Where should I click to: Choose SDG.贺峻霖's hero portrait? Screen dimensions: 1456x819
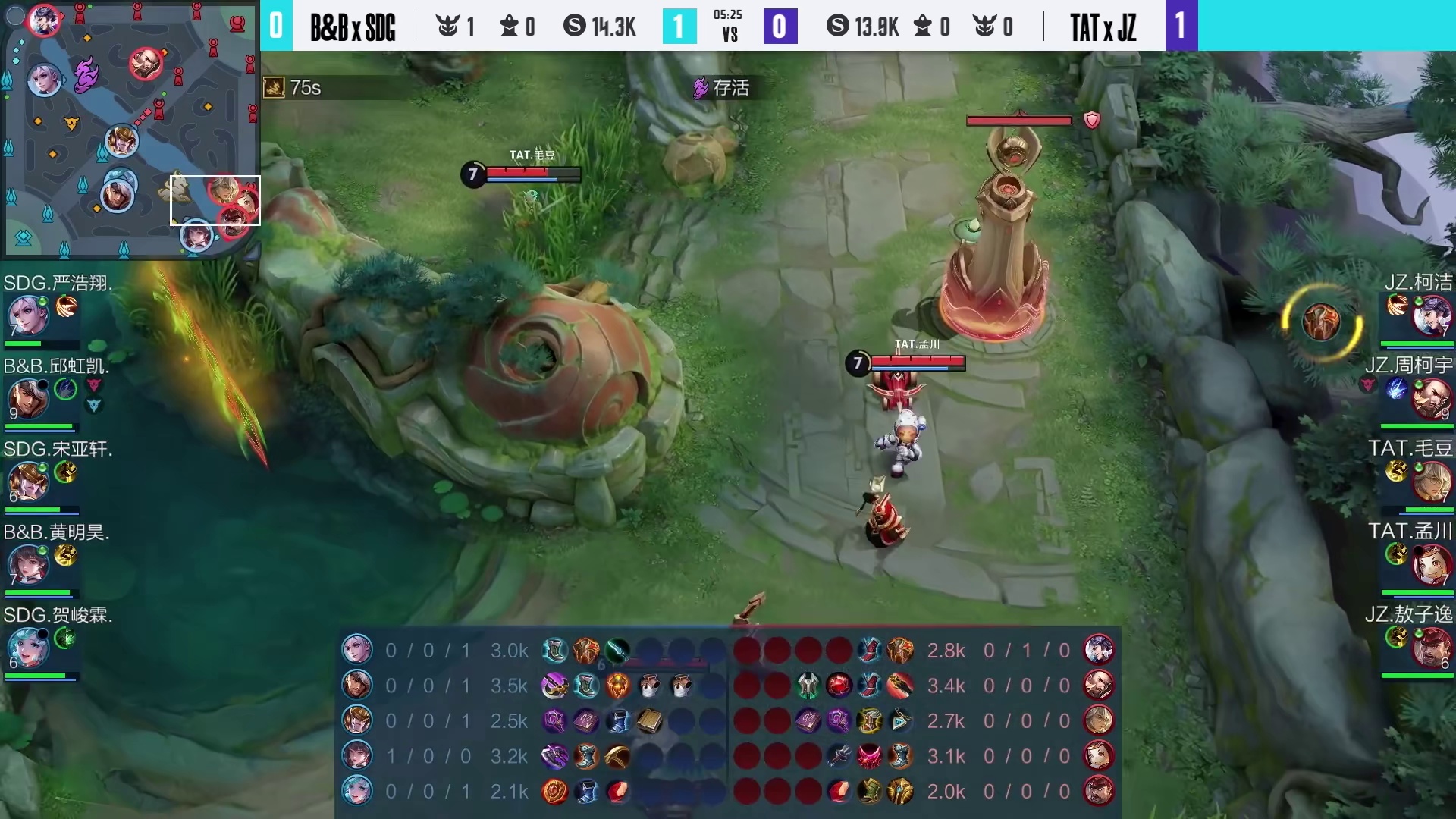pyautogui.click(x=28, y=648)
